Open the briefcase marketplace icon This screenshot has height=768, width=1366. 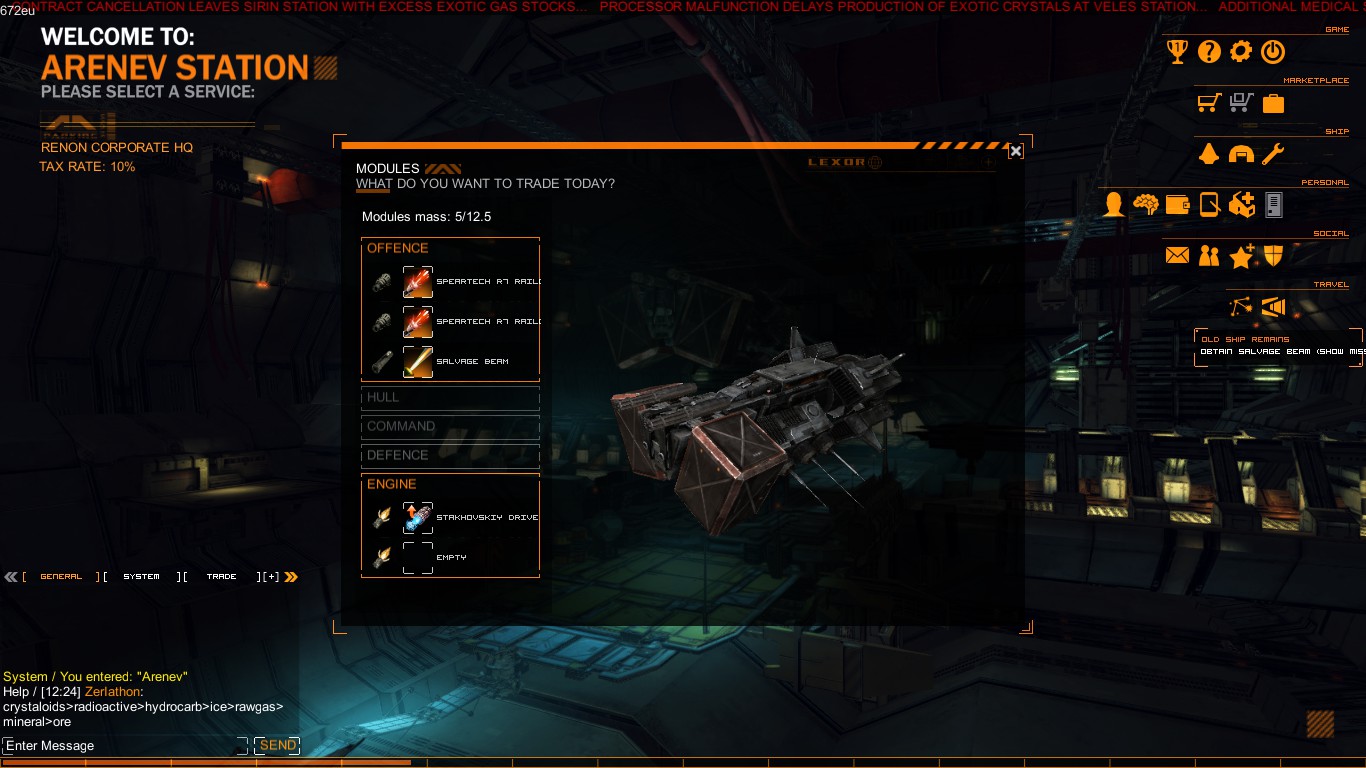tap(1273, 103)
